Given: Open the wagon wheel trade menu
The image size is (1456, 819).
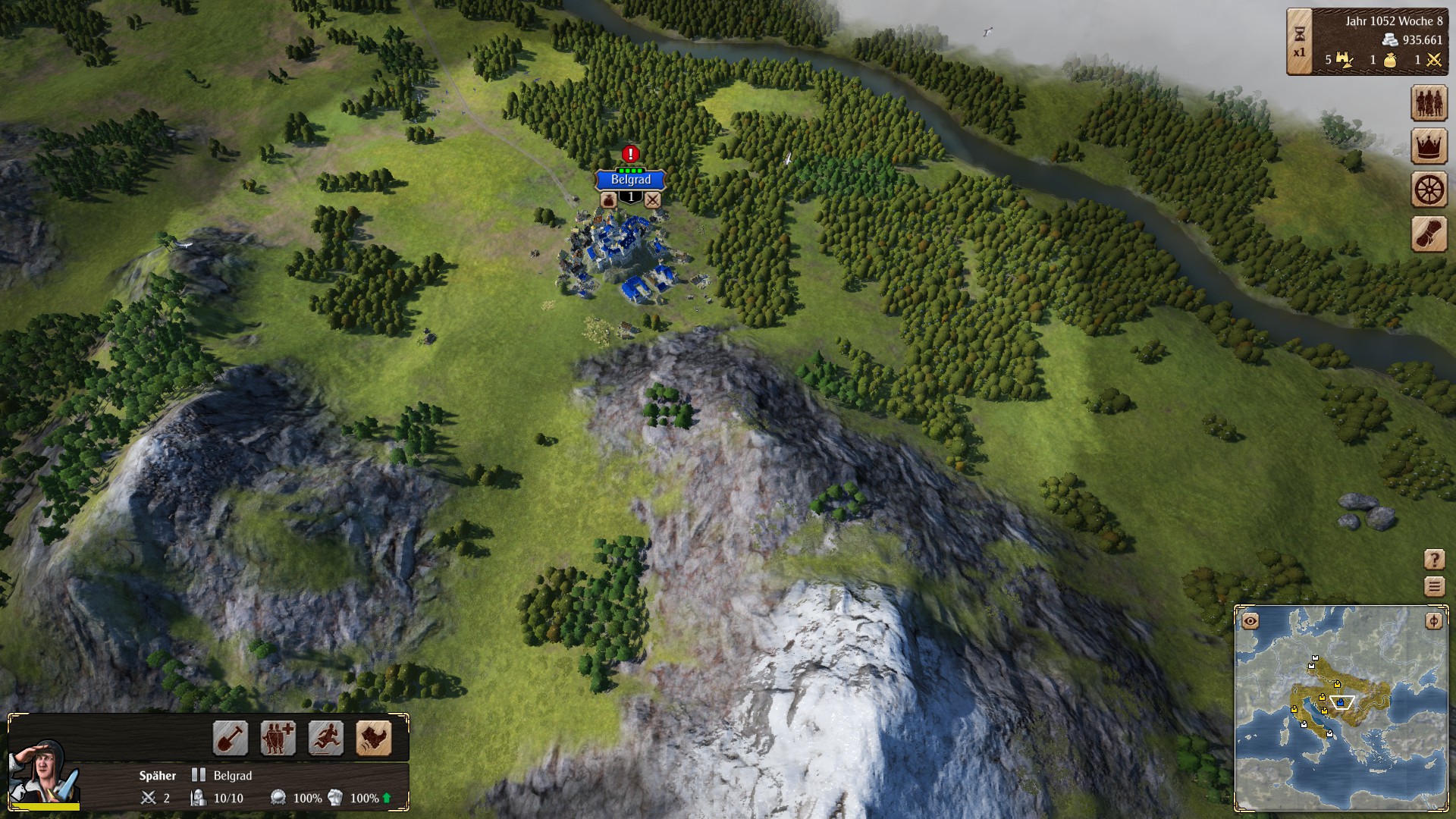Looking at the screenshot, I should [1429, 190].
